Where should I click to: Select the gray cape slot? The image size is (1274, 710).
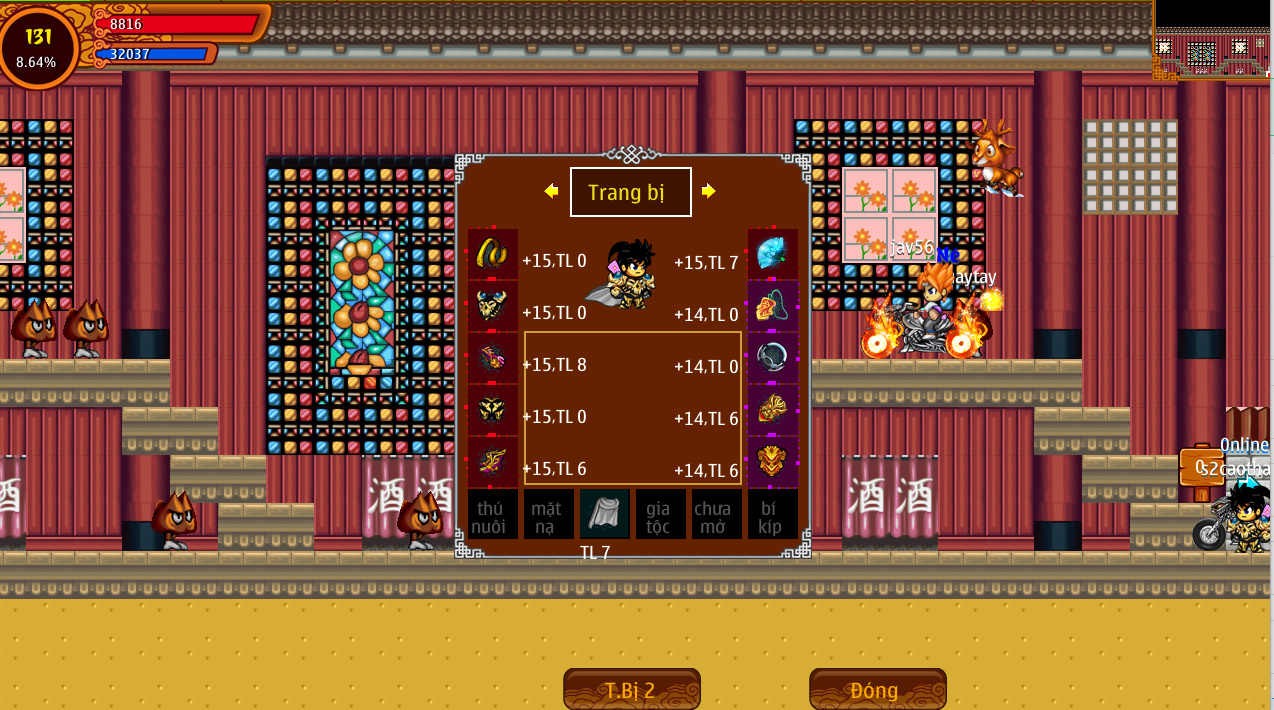[604, 514]
